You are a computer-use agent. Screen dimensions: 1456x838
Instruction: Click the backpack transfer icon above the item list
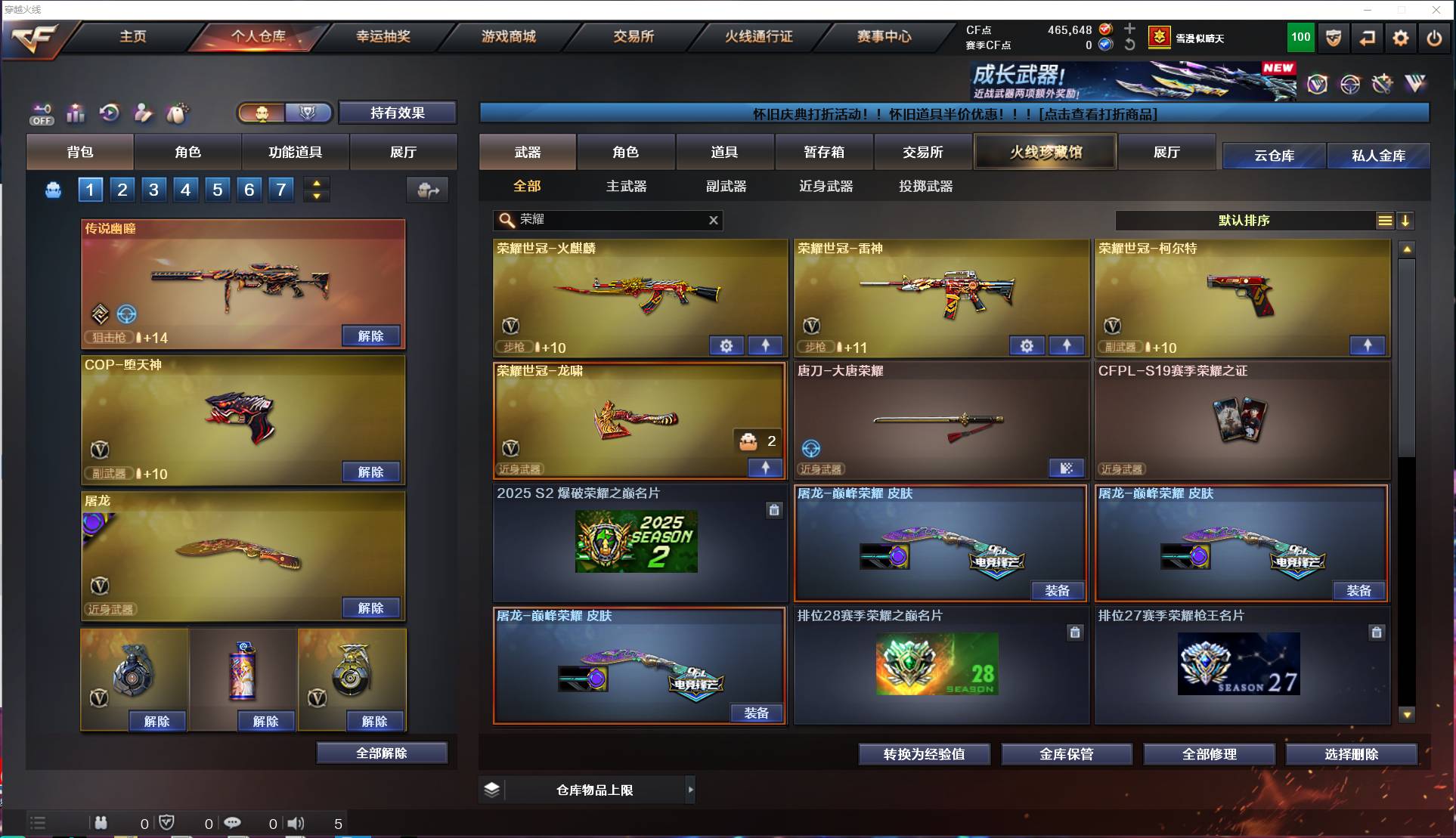(x=426, y=190)
